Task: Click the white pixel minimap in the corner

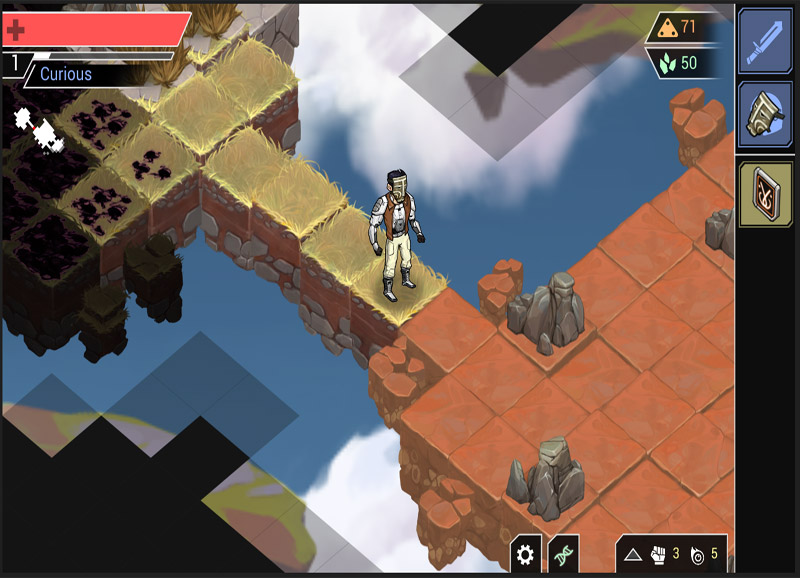Action: click(38, 131)
